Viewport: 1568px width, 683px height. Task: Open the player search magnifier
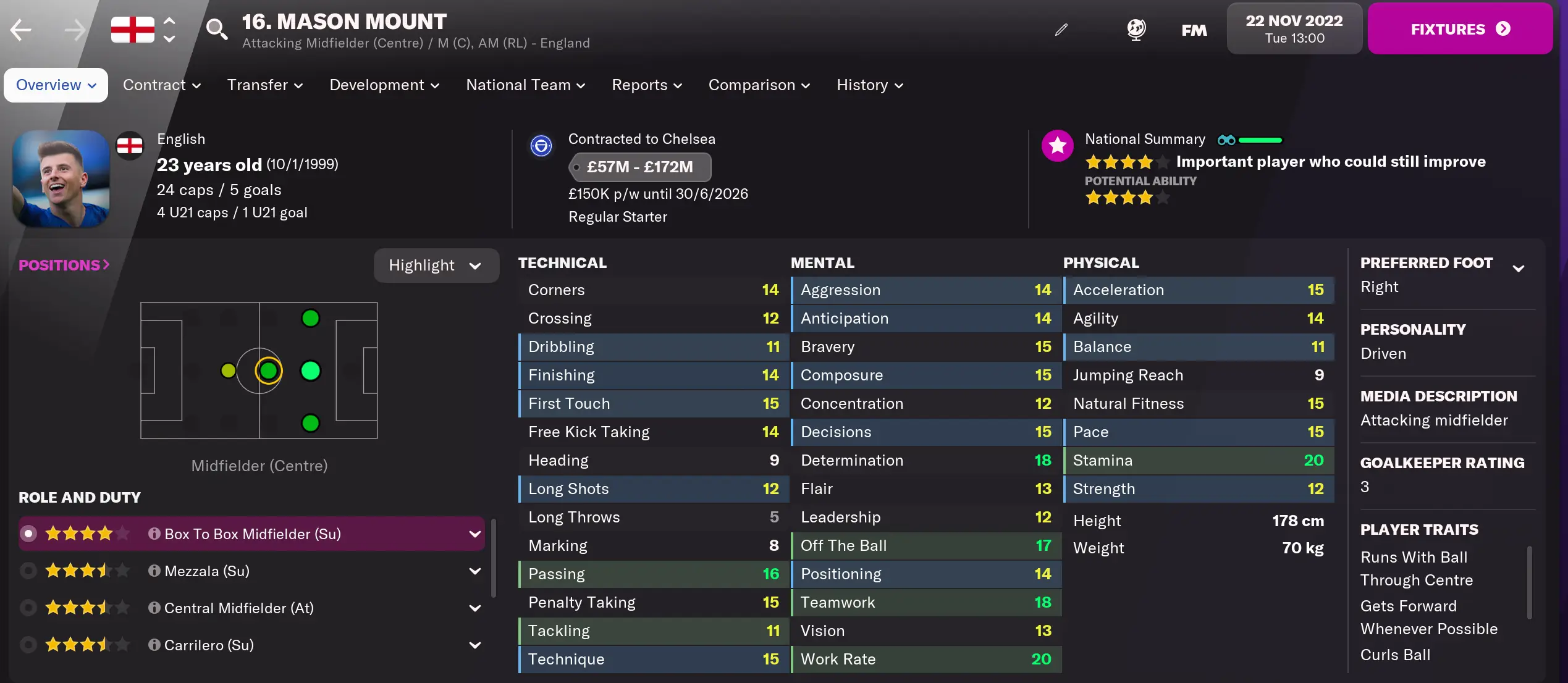point(217,29)
